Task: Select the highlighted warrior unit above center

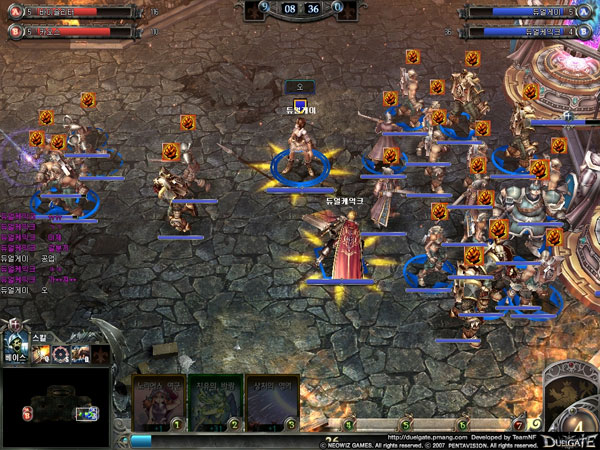Action: (x=298, y=150)
